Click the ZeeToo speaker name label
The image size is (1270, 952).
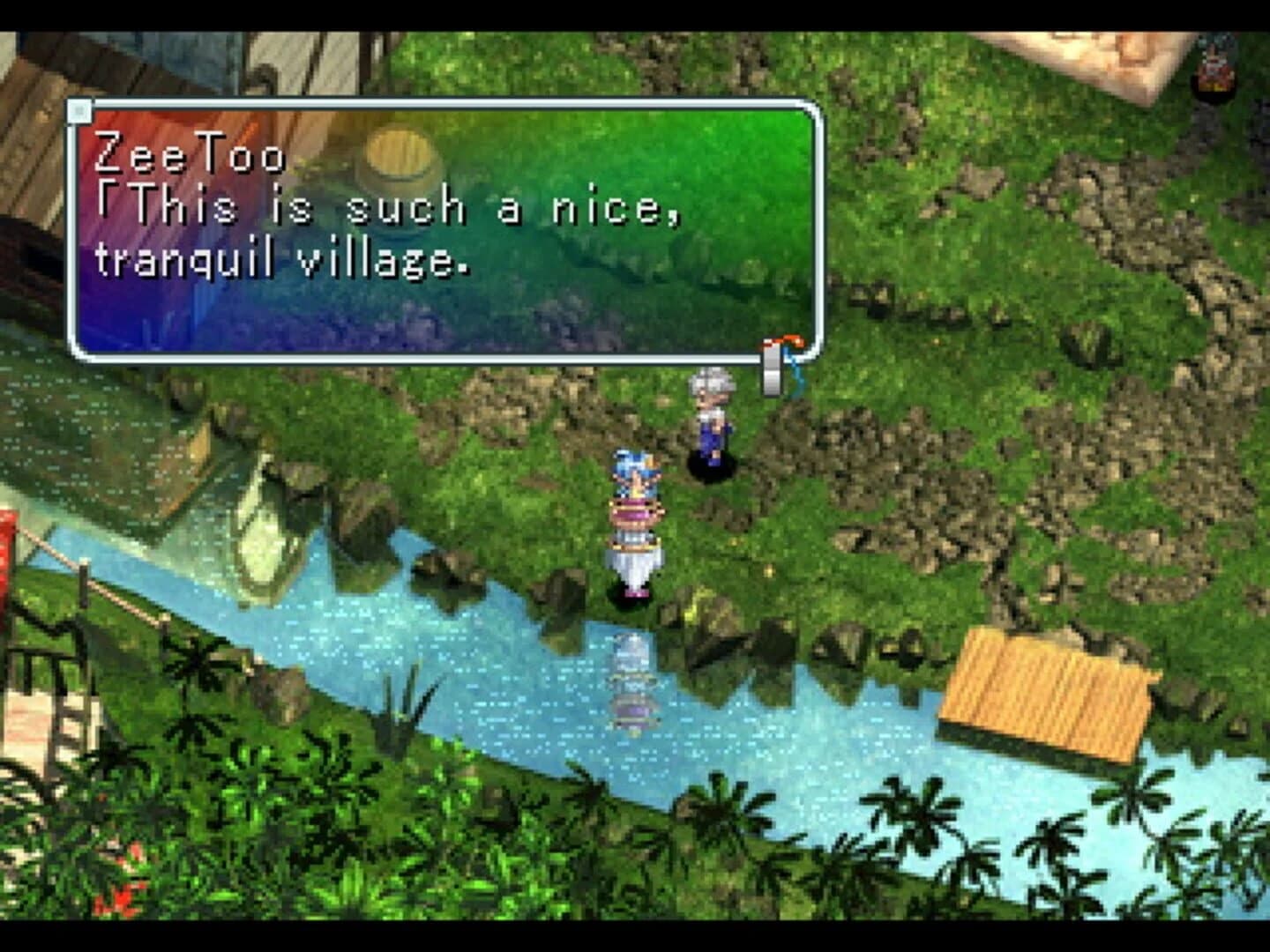[x=190, y=159]
